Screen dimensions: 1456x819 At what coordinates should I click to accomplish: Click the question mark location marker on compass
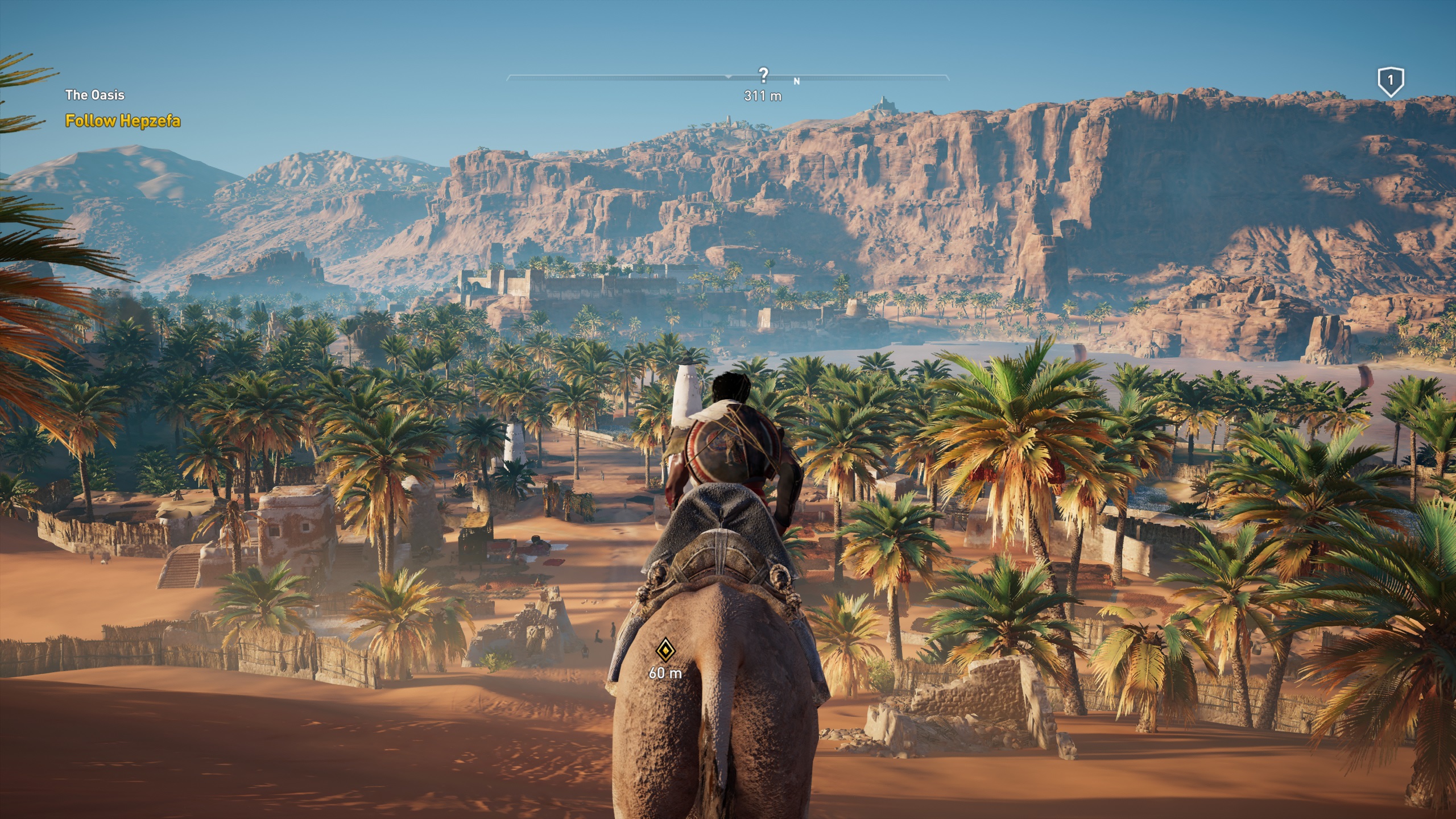point(763,75)
